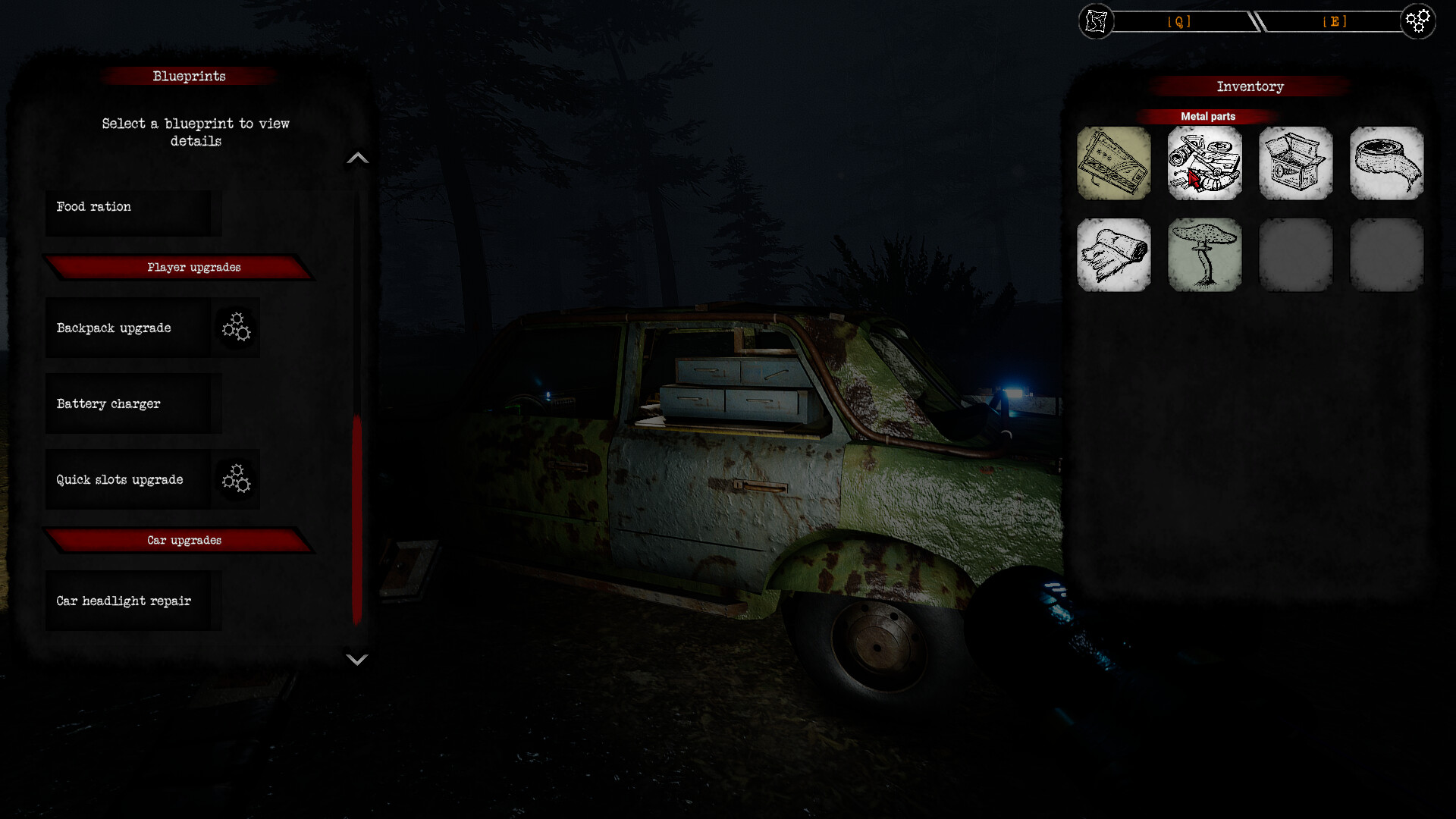Click the mushroom item in inventory
Image resolution: width=1456 pixels, height=819 pixels.
pyautogui.click(x=1205, y=254)
